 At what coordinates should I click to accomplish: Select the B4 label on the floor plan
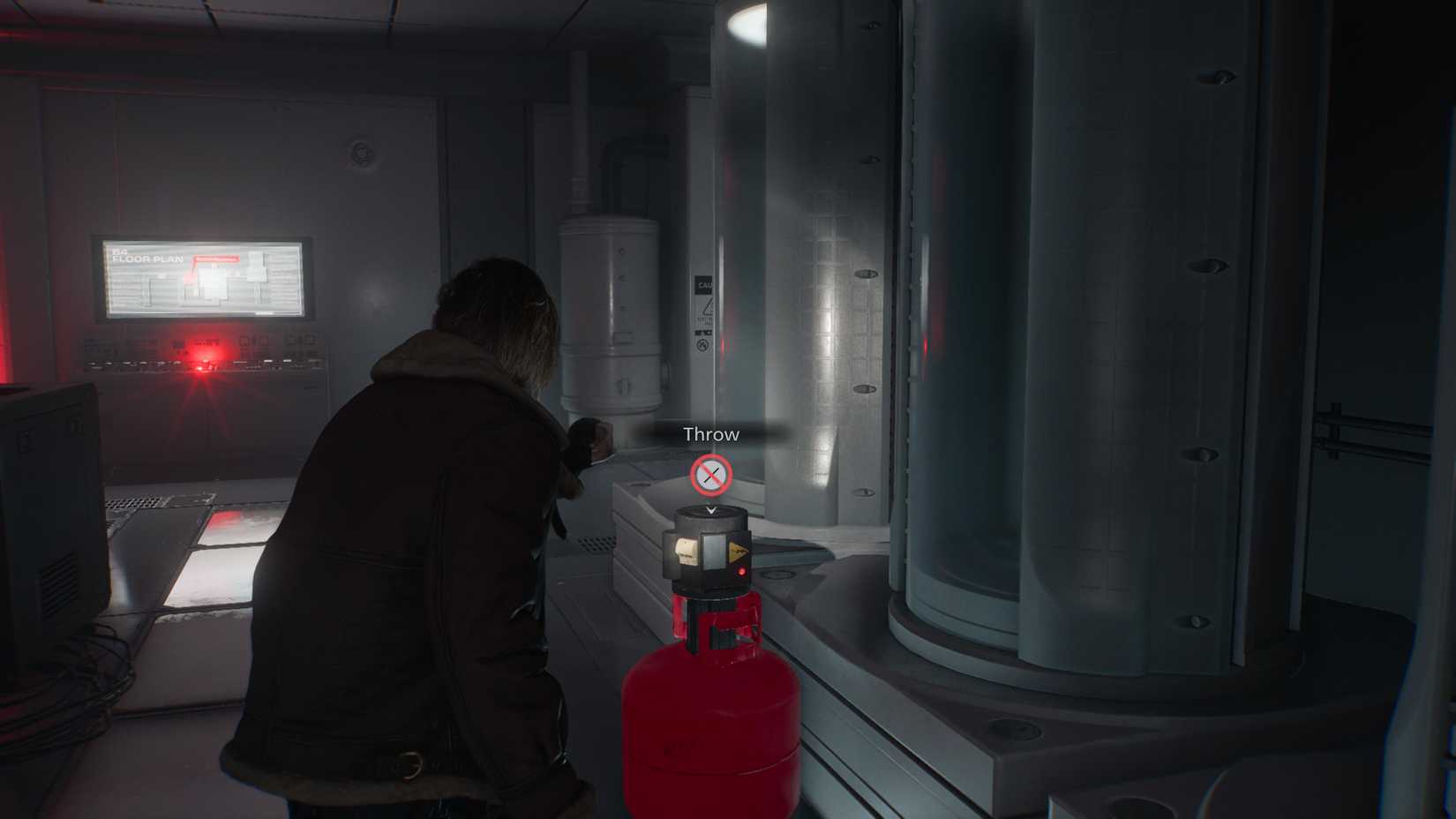tap(119, 253)
